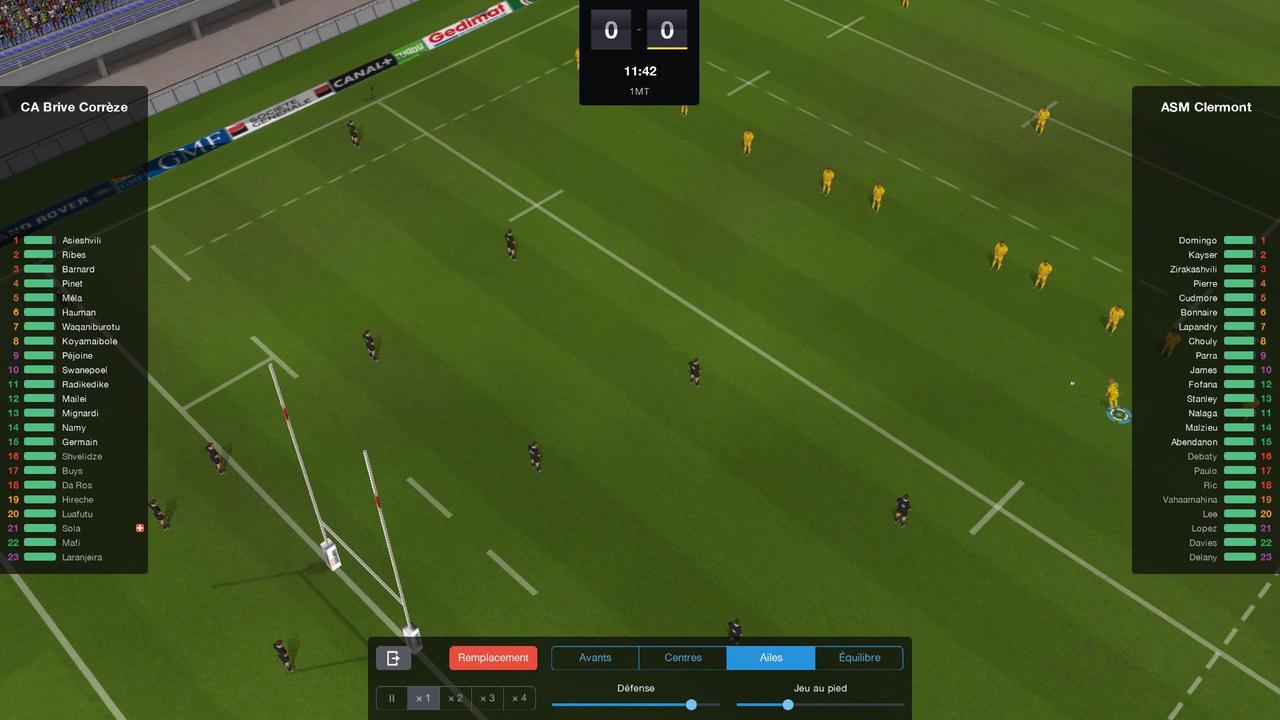Set match speed to ×1

423,698
